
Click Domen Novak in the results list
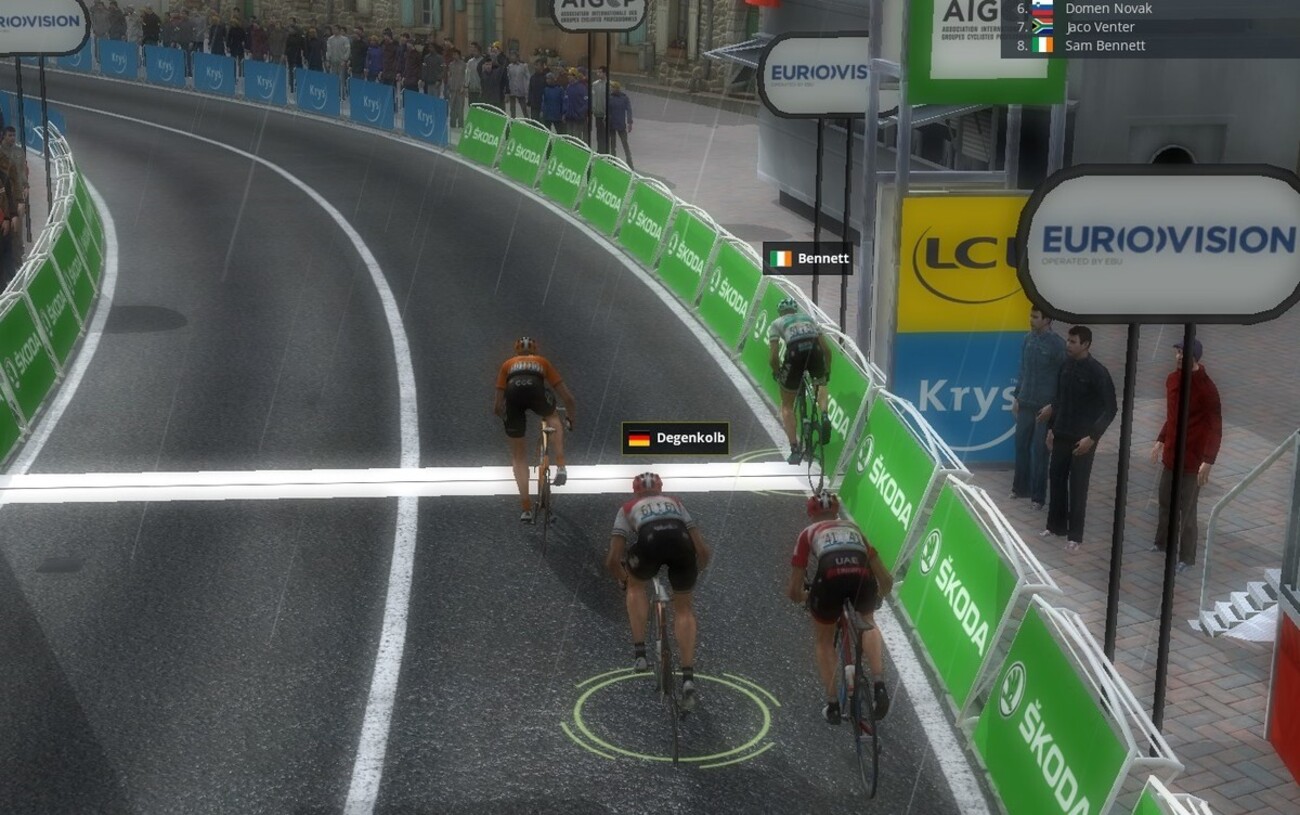1108,8
